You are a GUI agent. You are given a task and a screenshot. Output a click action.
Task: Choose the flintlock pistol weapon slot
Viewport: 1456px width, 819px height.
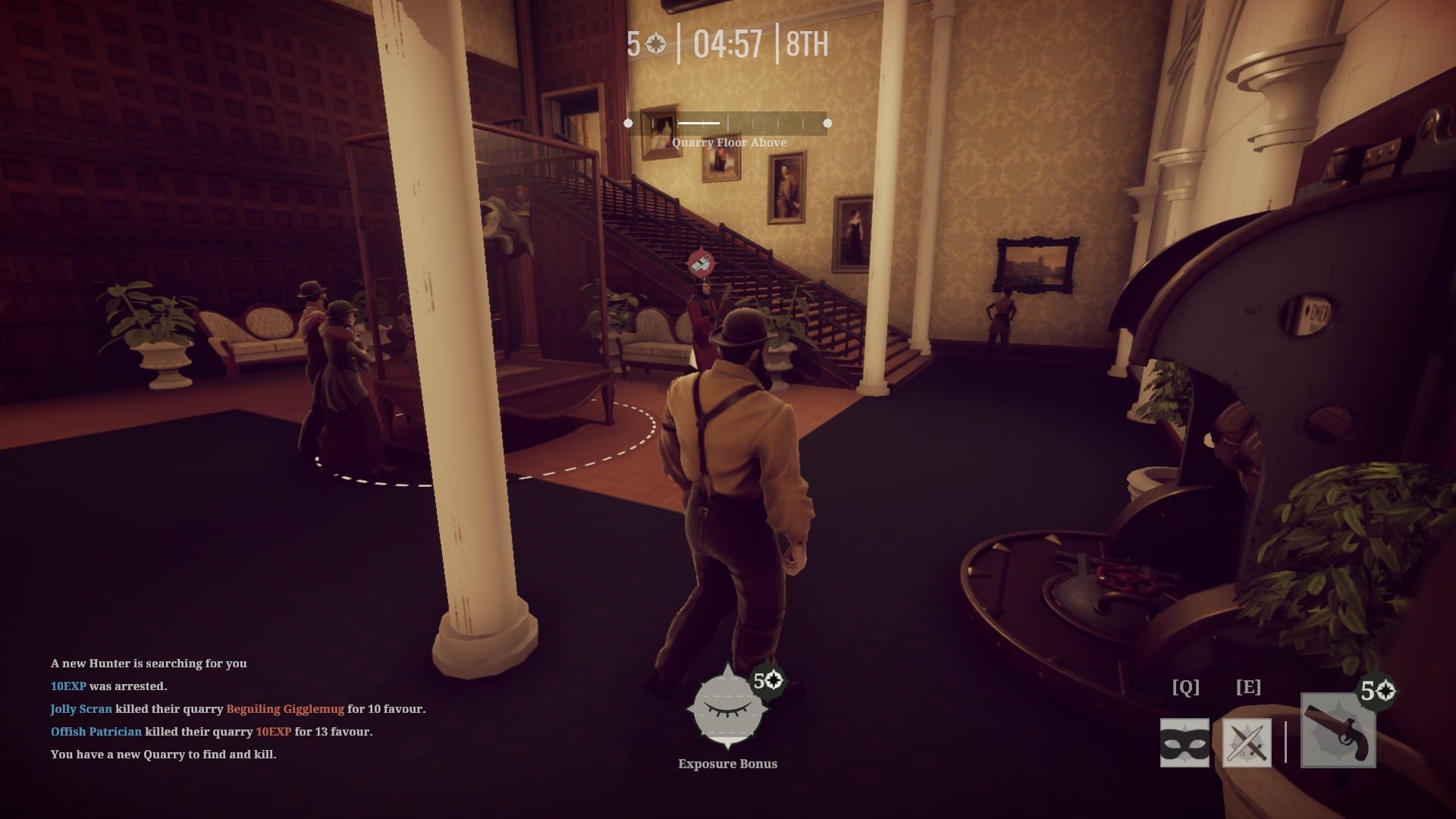1338,731
